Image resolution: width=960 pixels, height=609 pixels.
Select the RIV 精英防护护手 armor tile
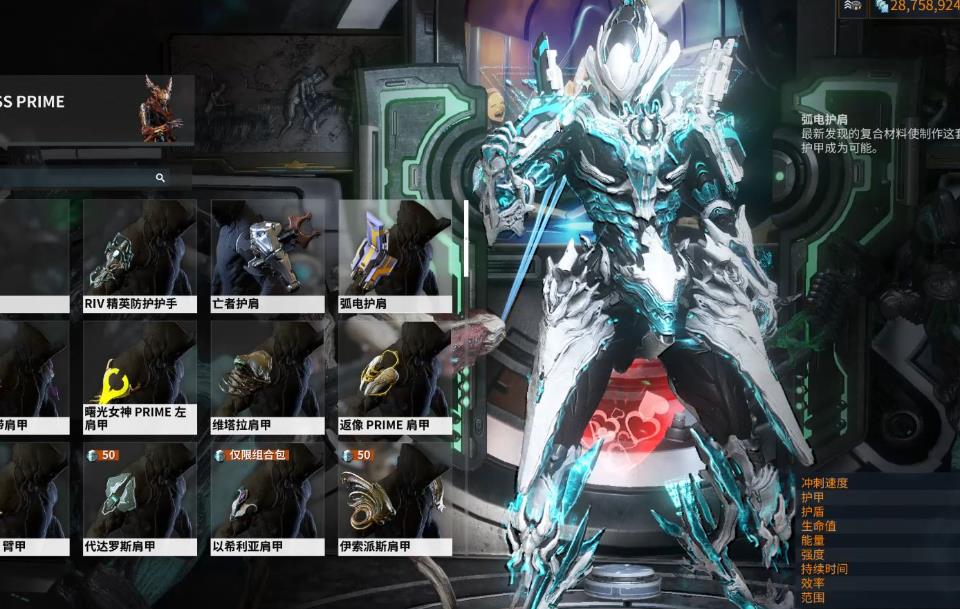[x=139, y=255]
